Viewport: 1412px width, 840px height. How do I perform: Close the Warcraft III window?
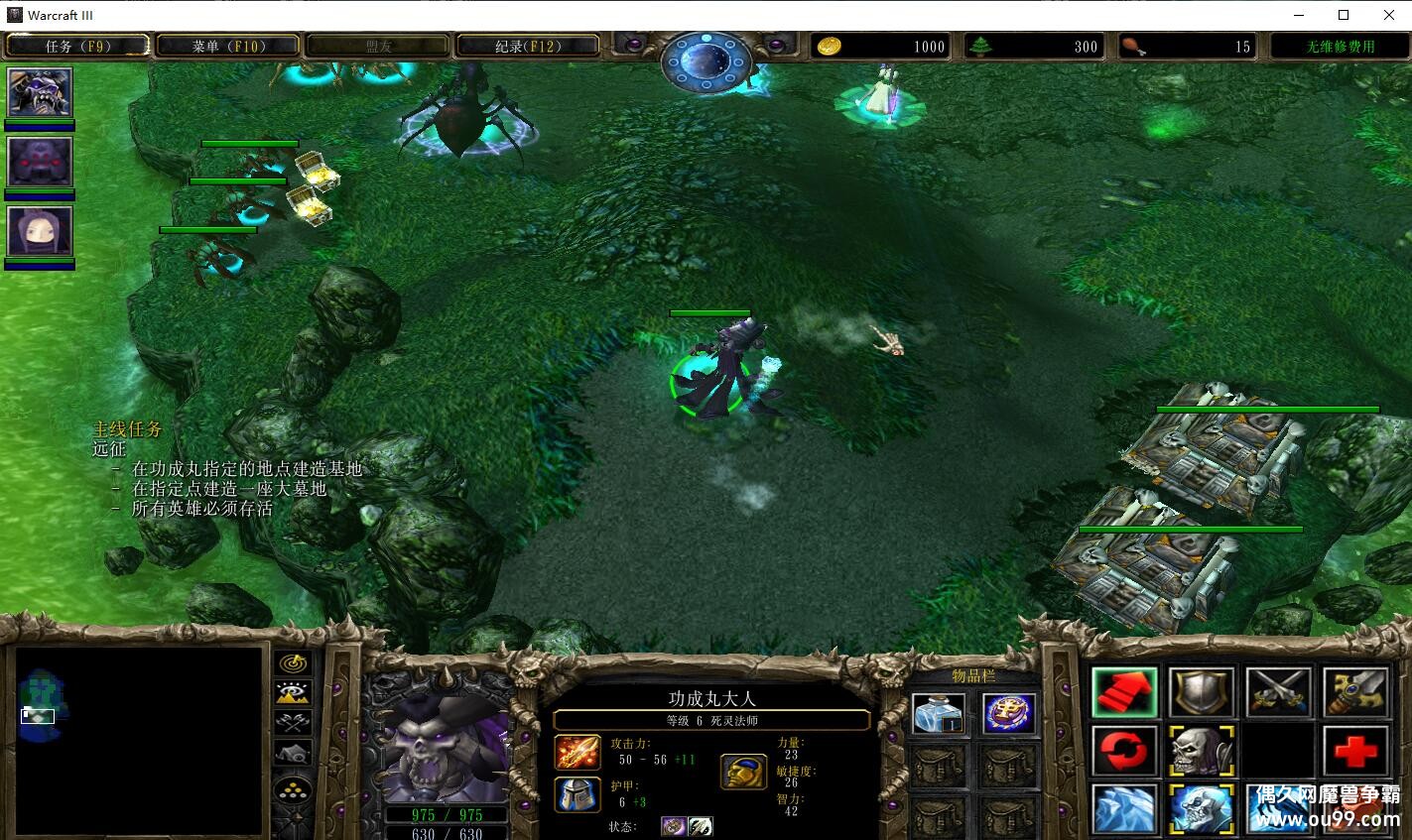pos(1388,15)
